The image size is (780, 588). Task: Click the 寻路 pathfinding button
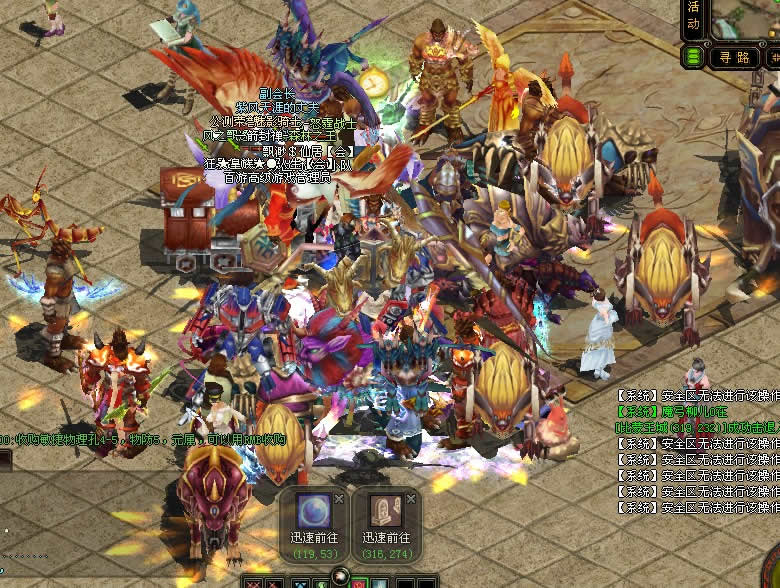[x=734, y=57]
